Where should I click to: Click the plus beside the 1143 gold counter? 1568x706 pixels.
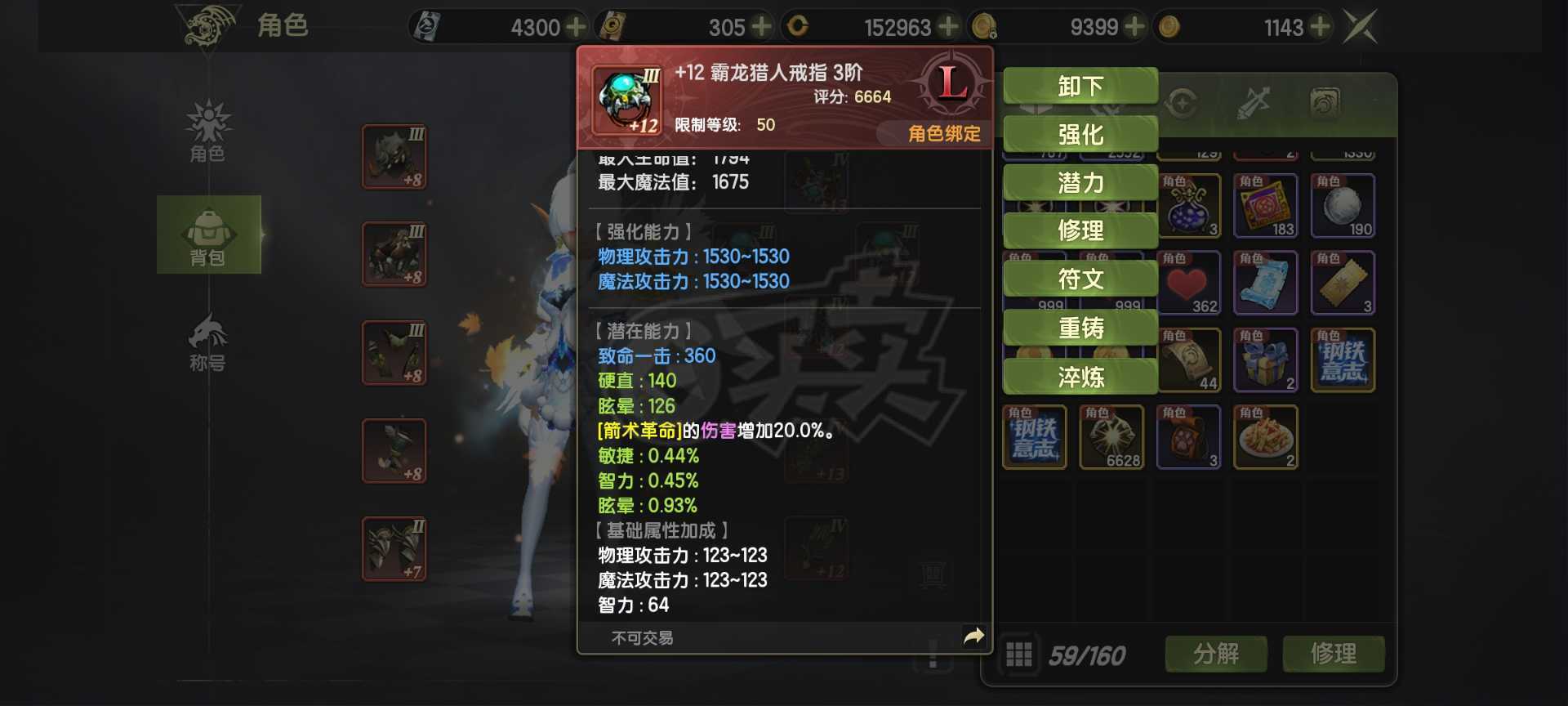coord(1318,26)
